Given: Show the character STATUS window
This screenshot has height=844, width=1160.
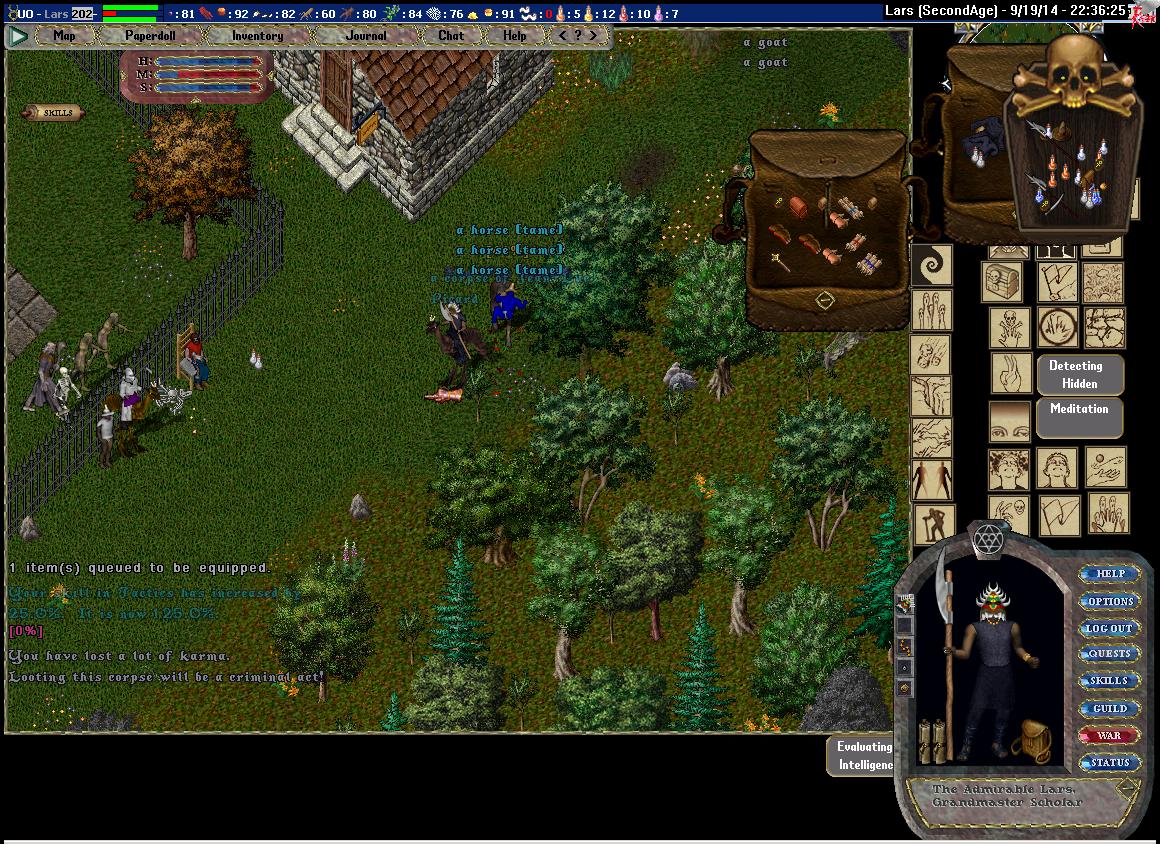Looking at the screenshot, I should [x=1110, y=762].
